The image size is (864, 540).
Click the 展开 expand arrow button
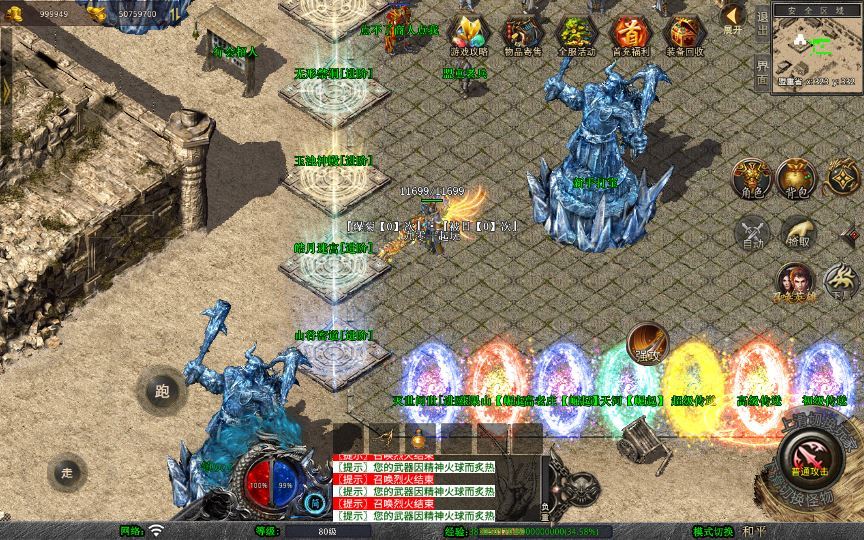pyautogui.click(x=733, y=18)
